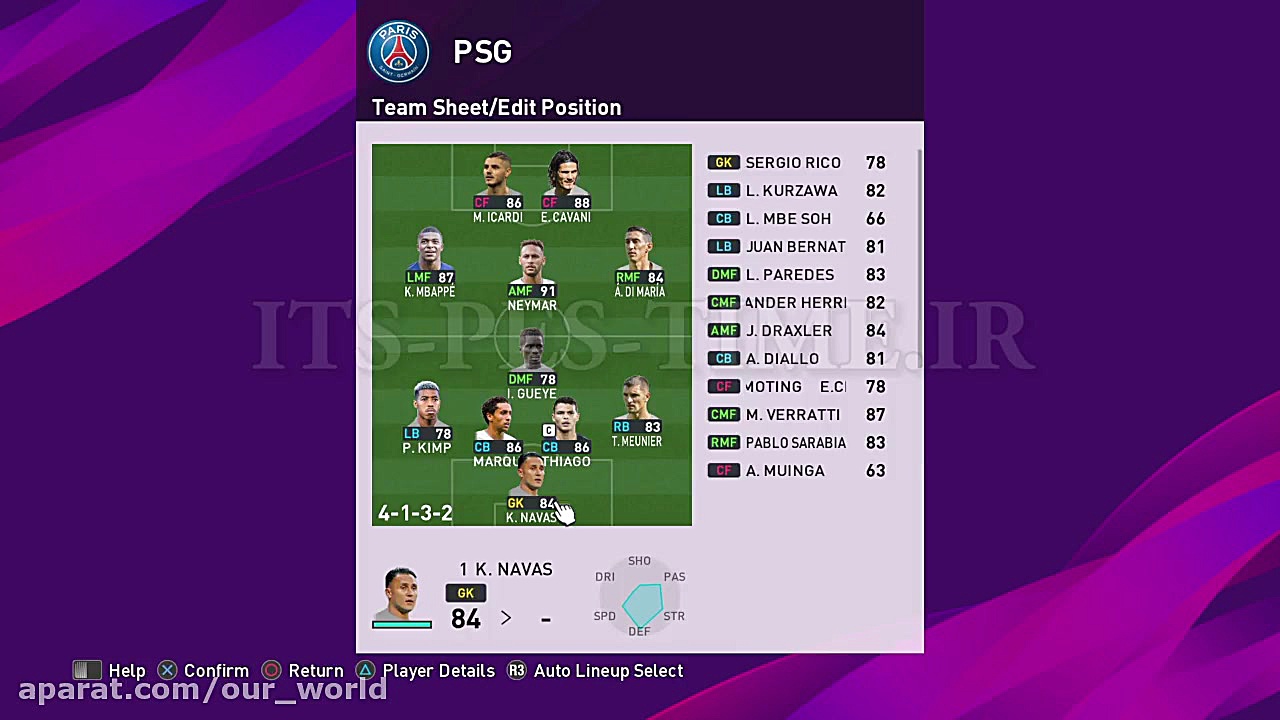The image size is (1280, 720).
Task: Click the AMF badge next to J. Draxler
Action: (x=723, y=330)
